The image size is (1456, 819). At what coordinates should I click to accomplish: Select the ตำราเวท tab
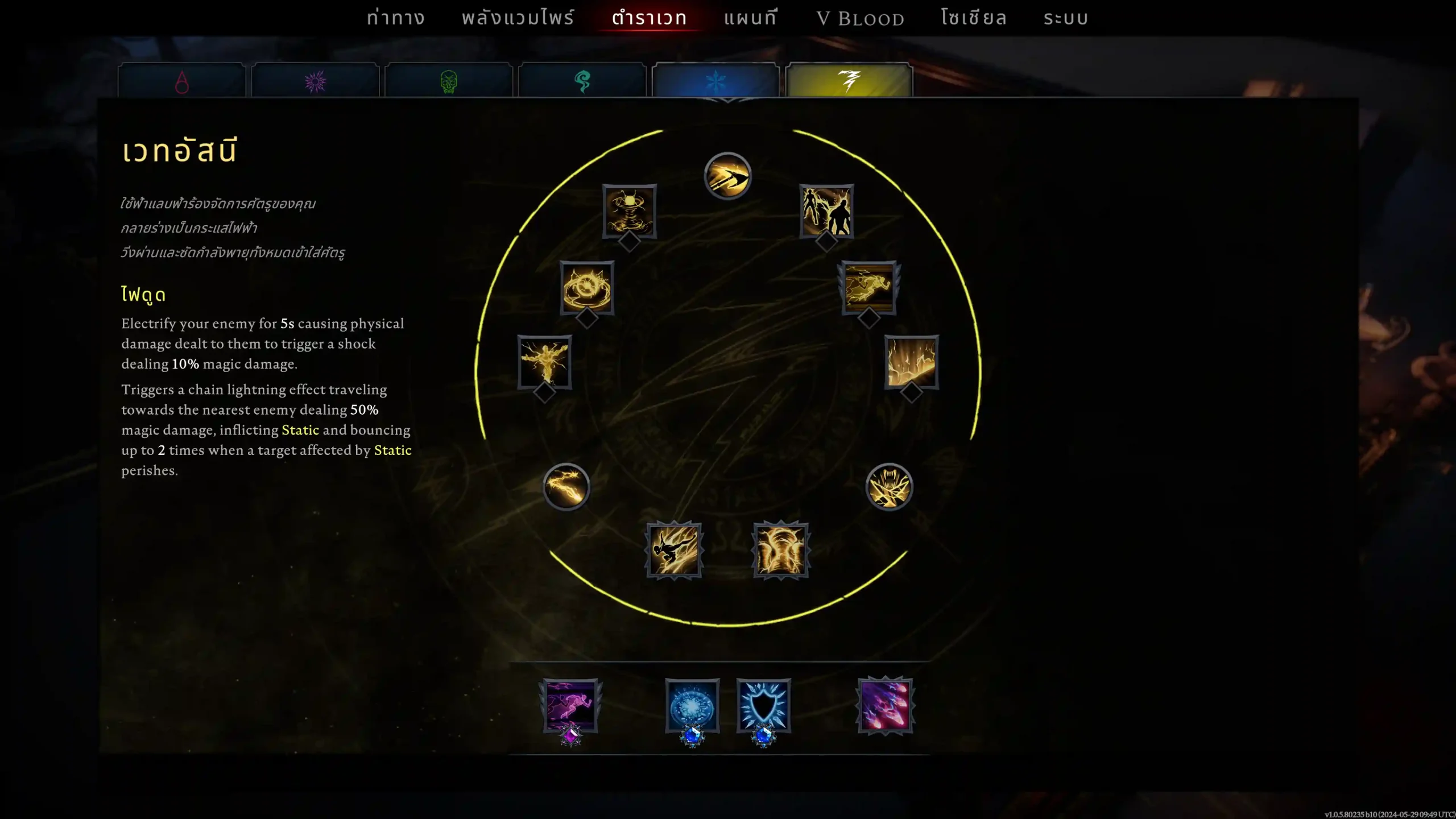pos(649,18)
